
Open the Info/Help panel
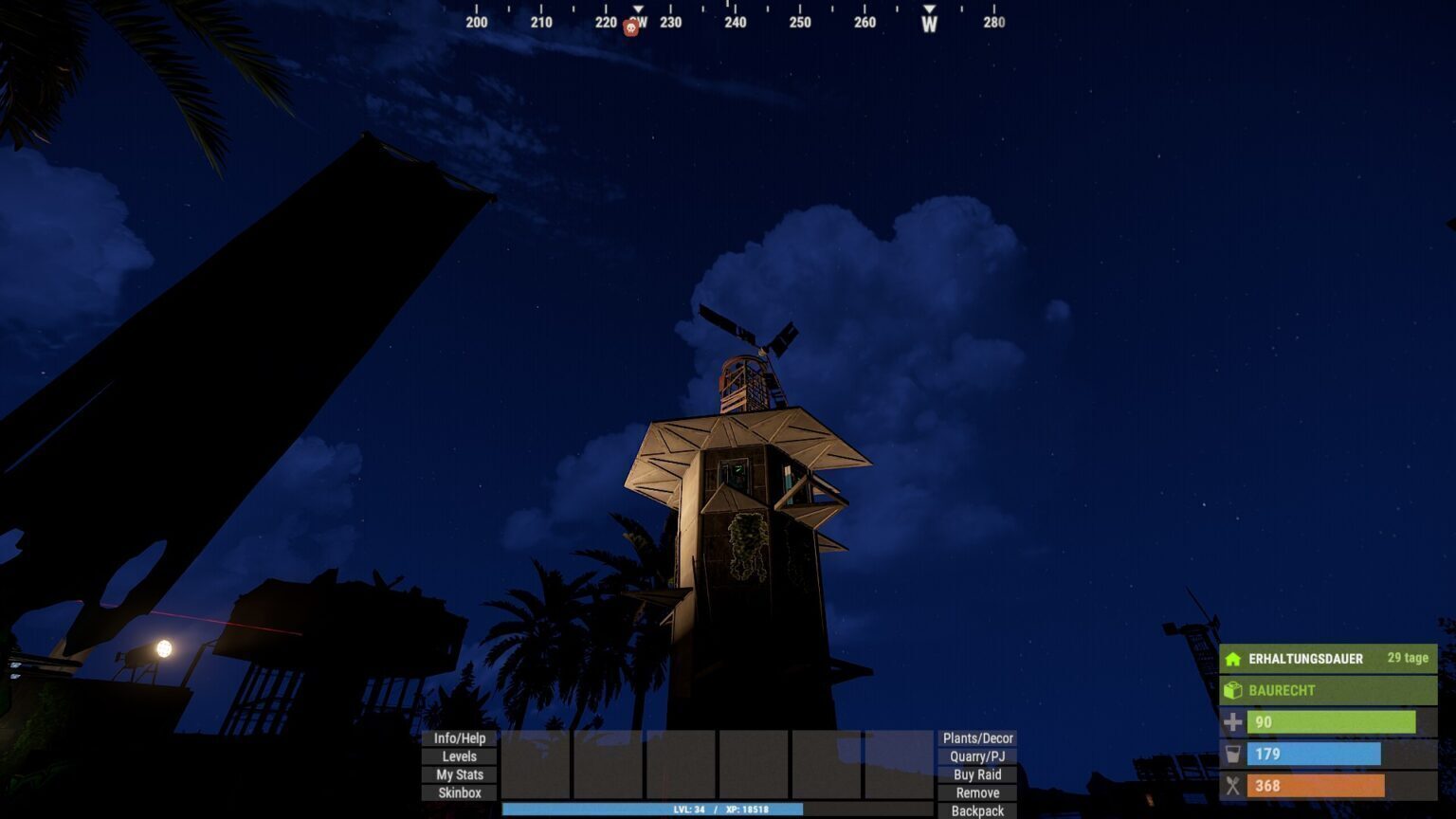tap(459, 738)
